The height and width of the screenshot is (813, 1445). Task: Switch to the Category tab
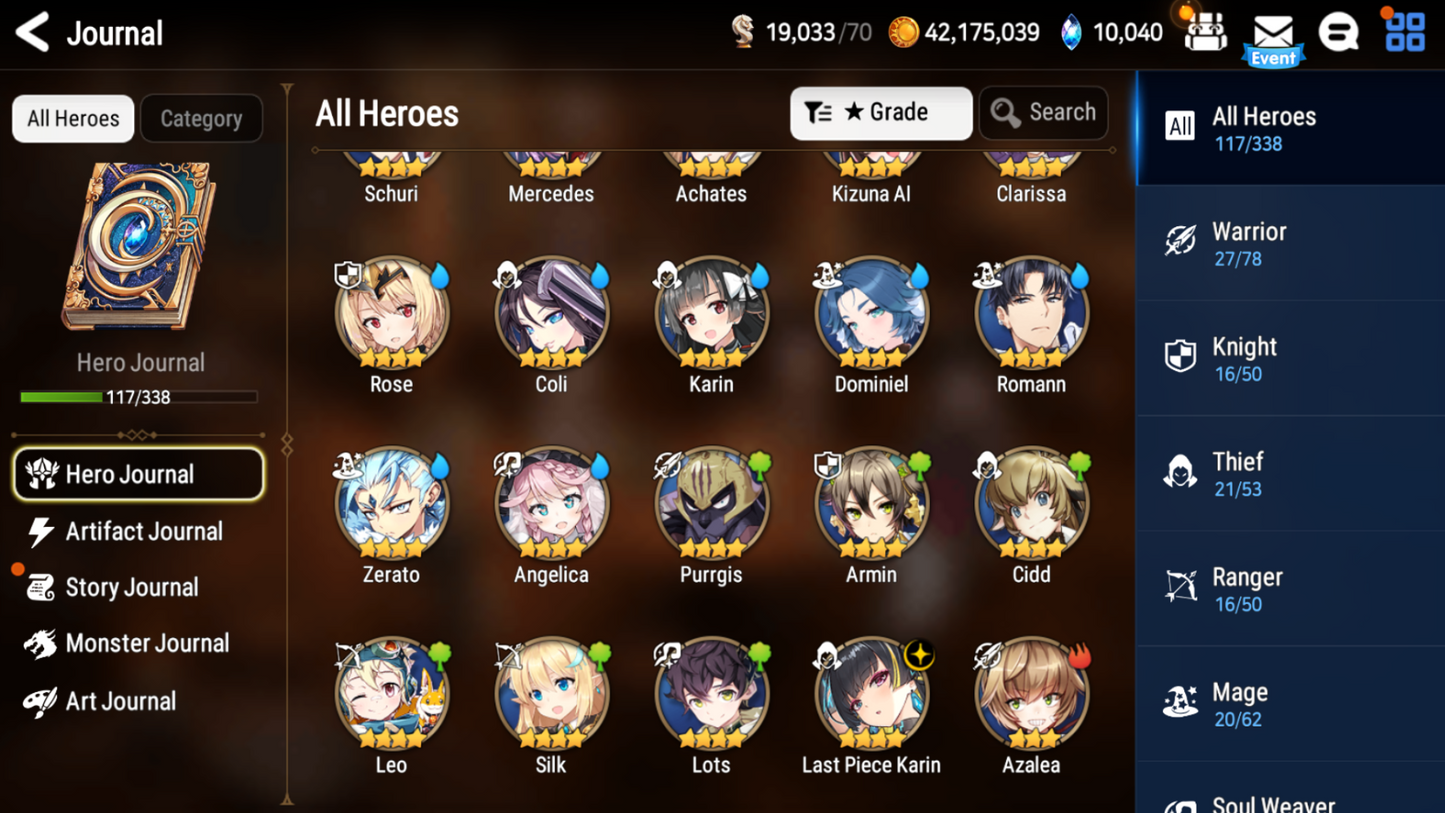201,118
